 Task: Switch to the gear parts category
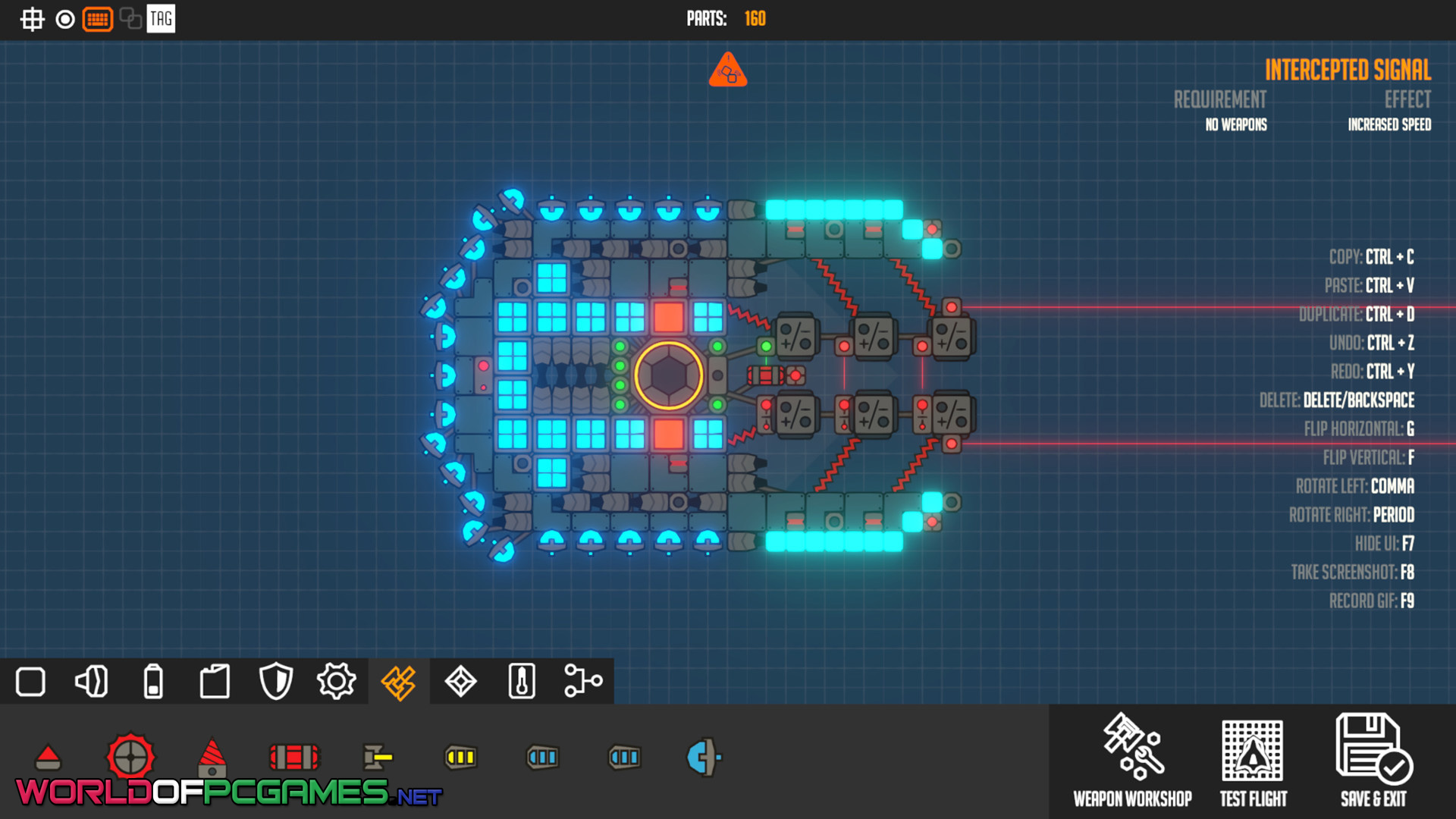(337, 681)
